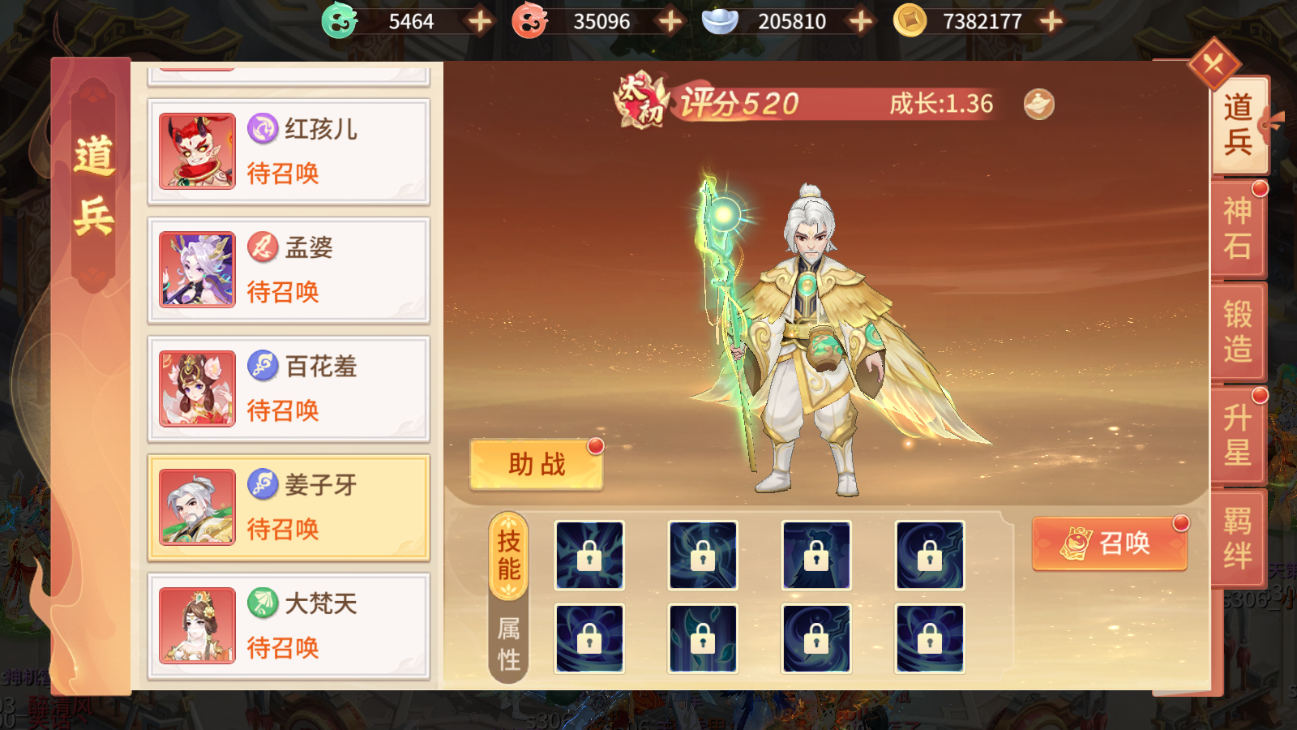Select the 红孩儿 character portrait
1297x730 pixels.
196,150
